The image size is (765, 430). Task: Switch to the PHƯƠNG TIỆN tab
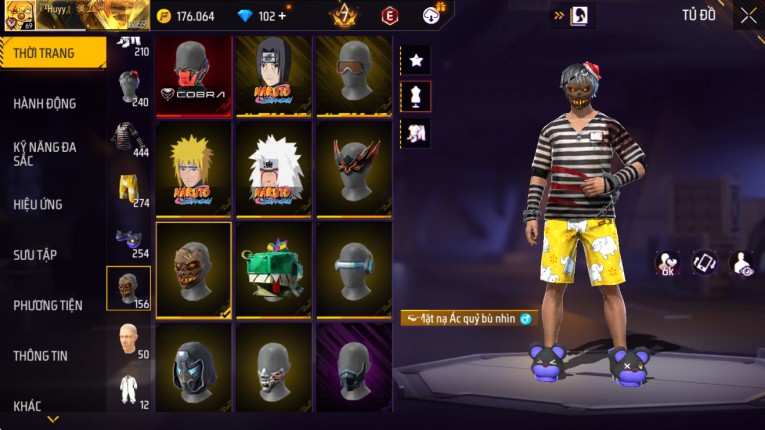click(x=47, y=305)
